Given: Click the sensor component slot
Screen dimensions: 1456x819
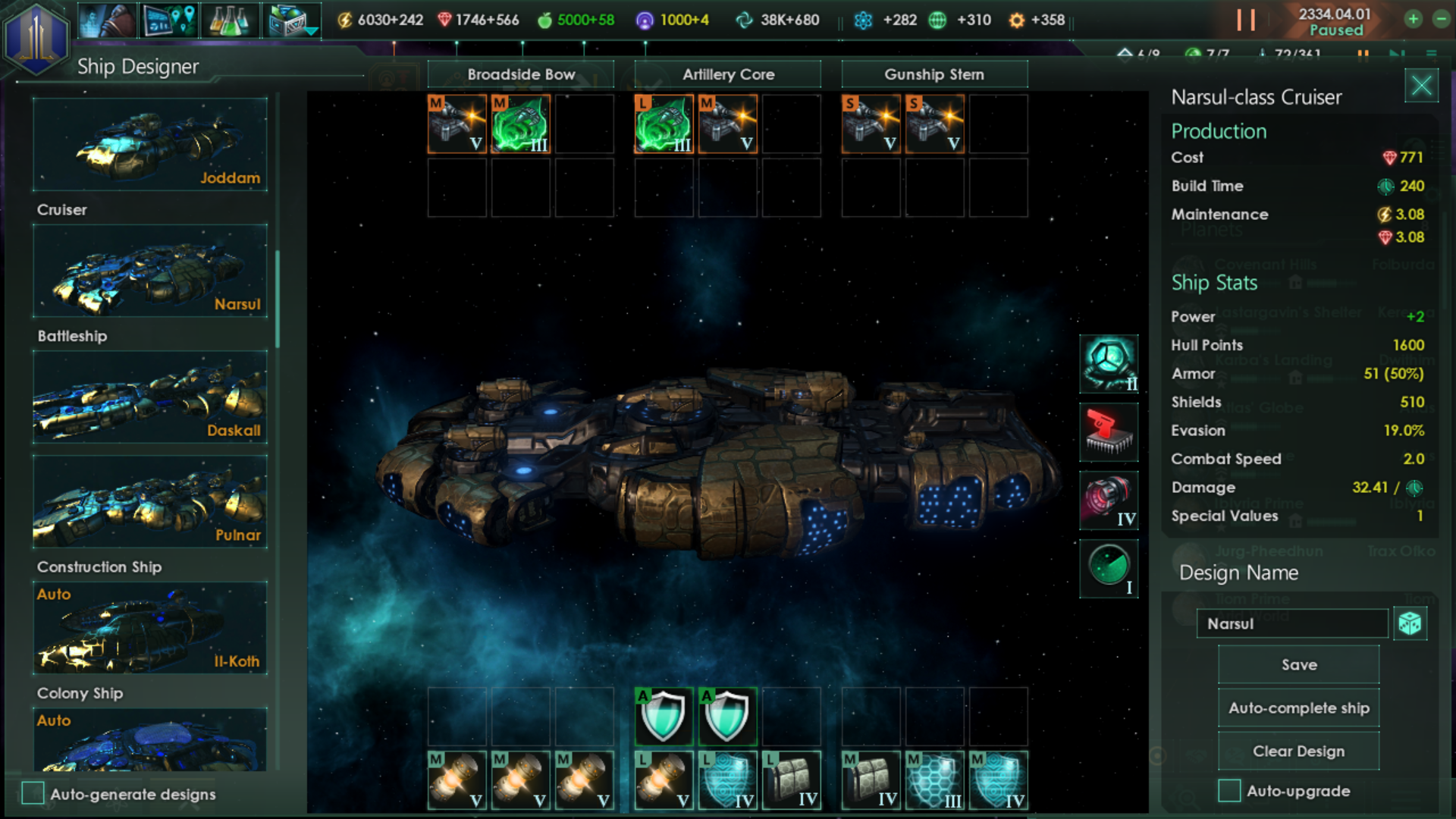Looking at the screenshot, I should coord(1109,569).
